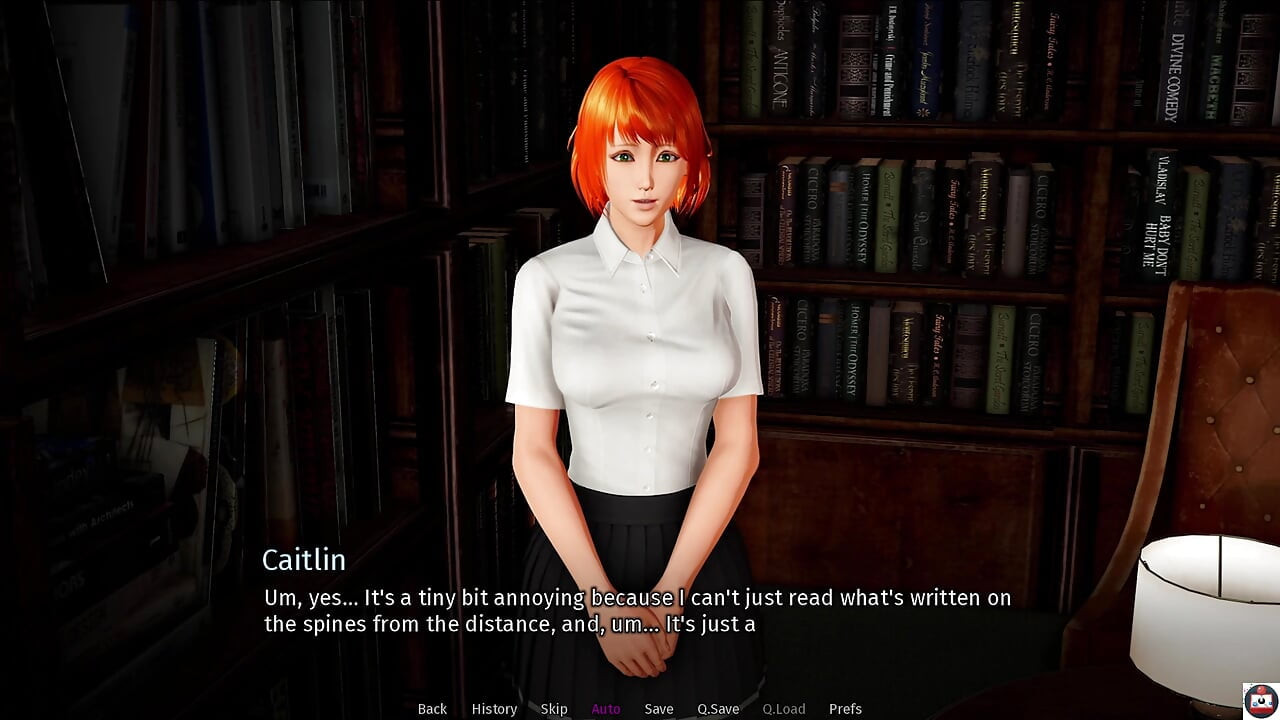Make a quick save with Q.Save

point(718,709)
